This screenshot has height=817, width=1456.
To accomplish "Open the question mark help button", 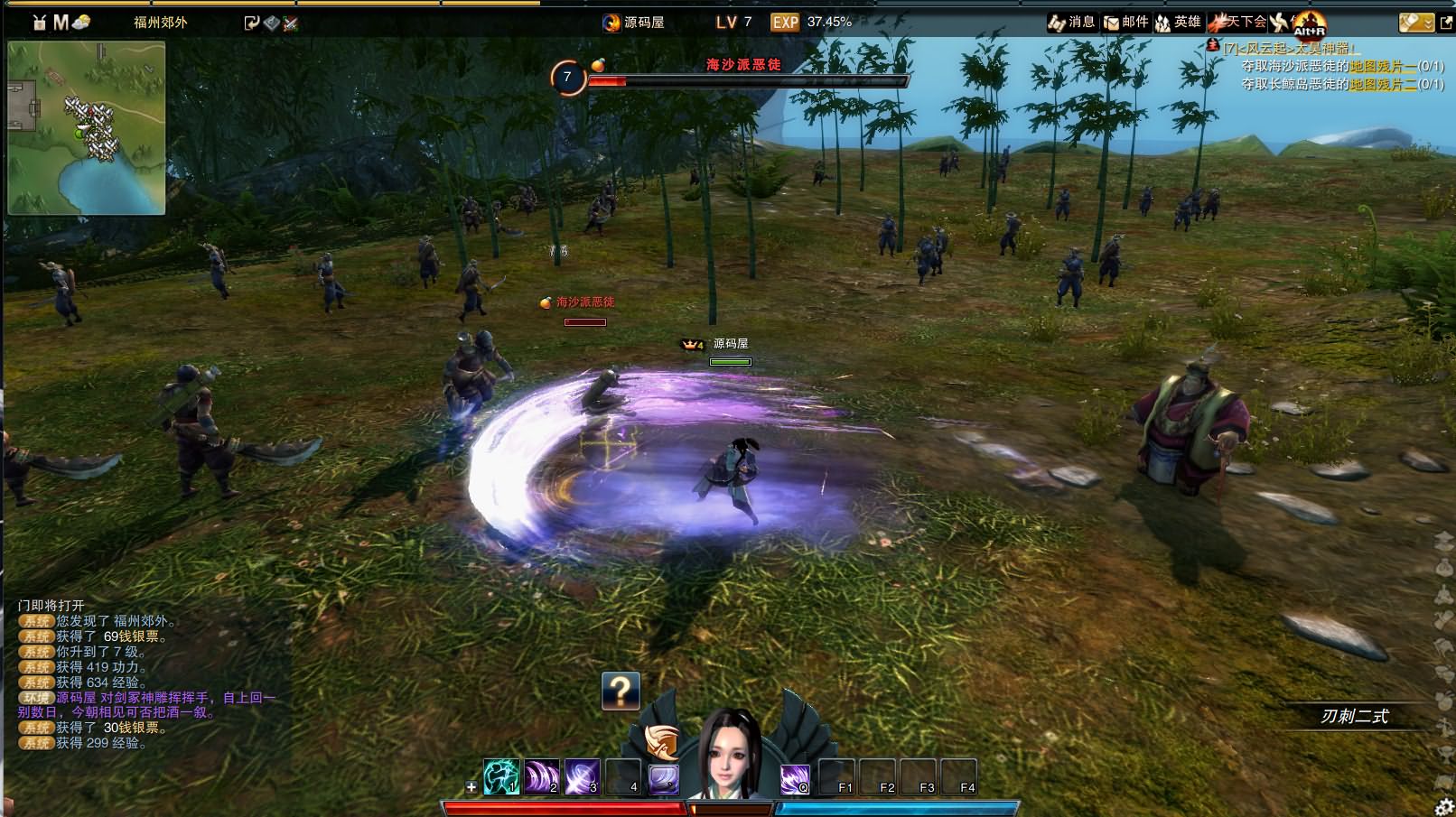I will click(x=621, y=691).
